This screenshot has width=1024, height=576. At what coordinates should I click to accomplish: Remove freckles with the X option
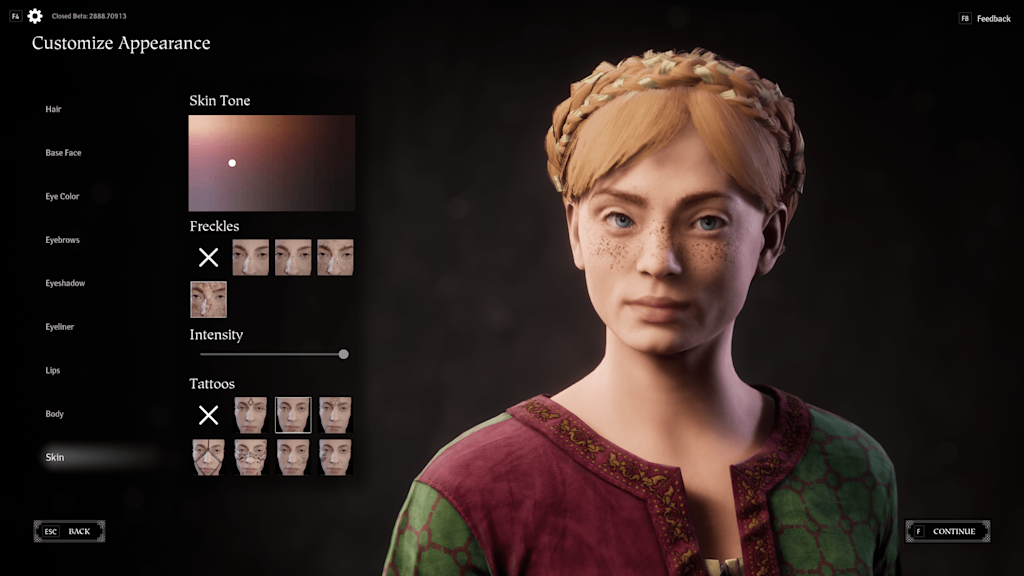pyautogui.click(x=208, y=258)
